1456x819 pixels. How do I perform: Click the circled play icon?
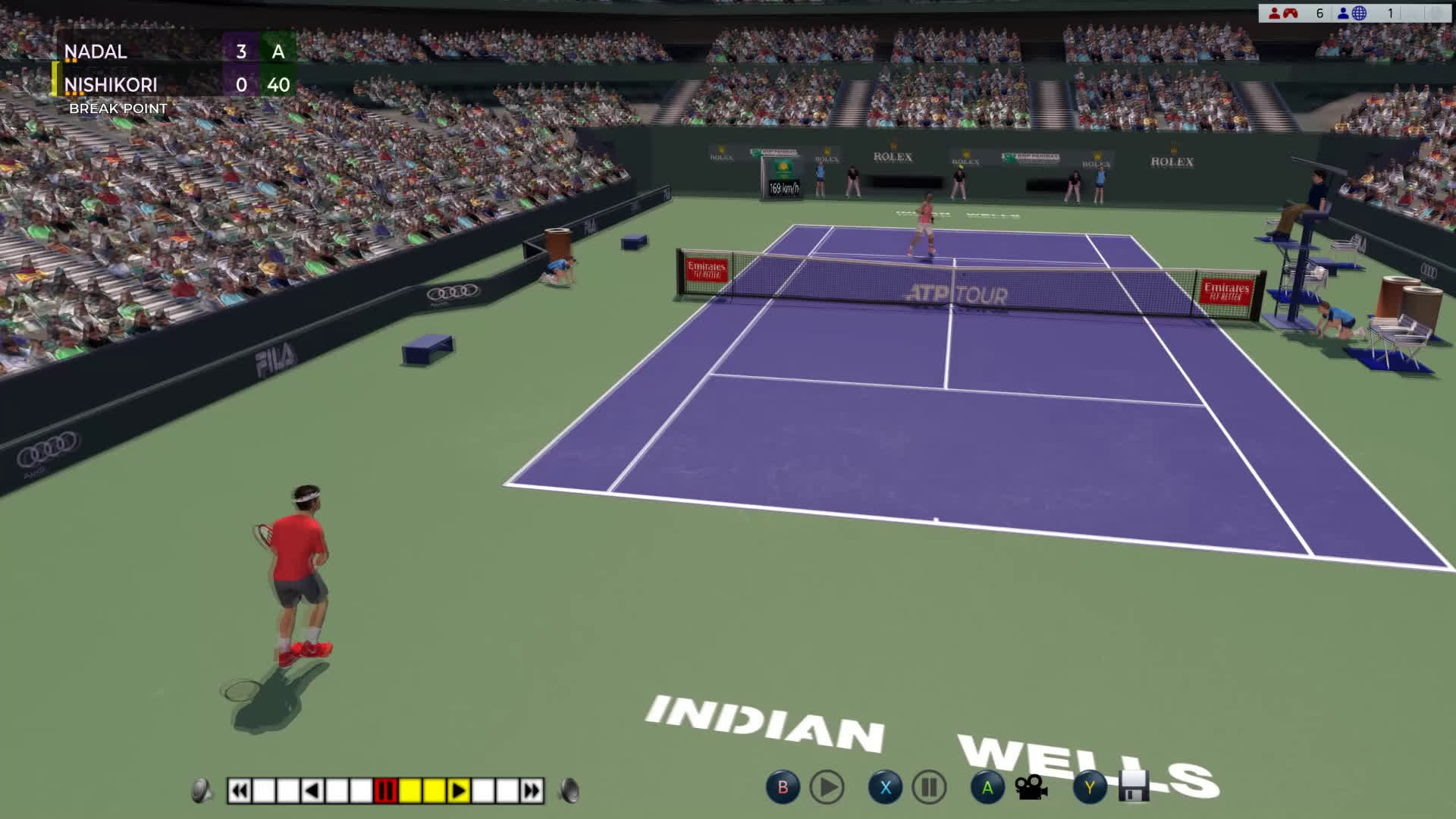coord(827,788)
